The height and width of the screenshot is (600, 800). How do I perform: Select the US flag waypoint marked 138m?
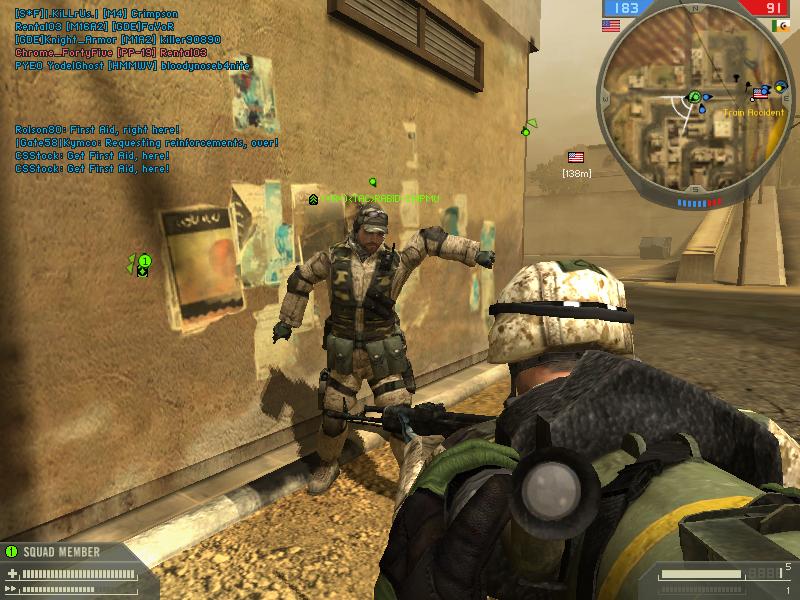[x=576, y=157]
